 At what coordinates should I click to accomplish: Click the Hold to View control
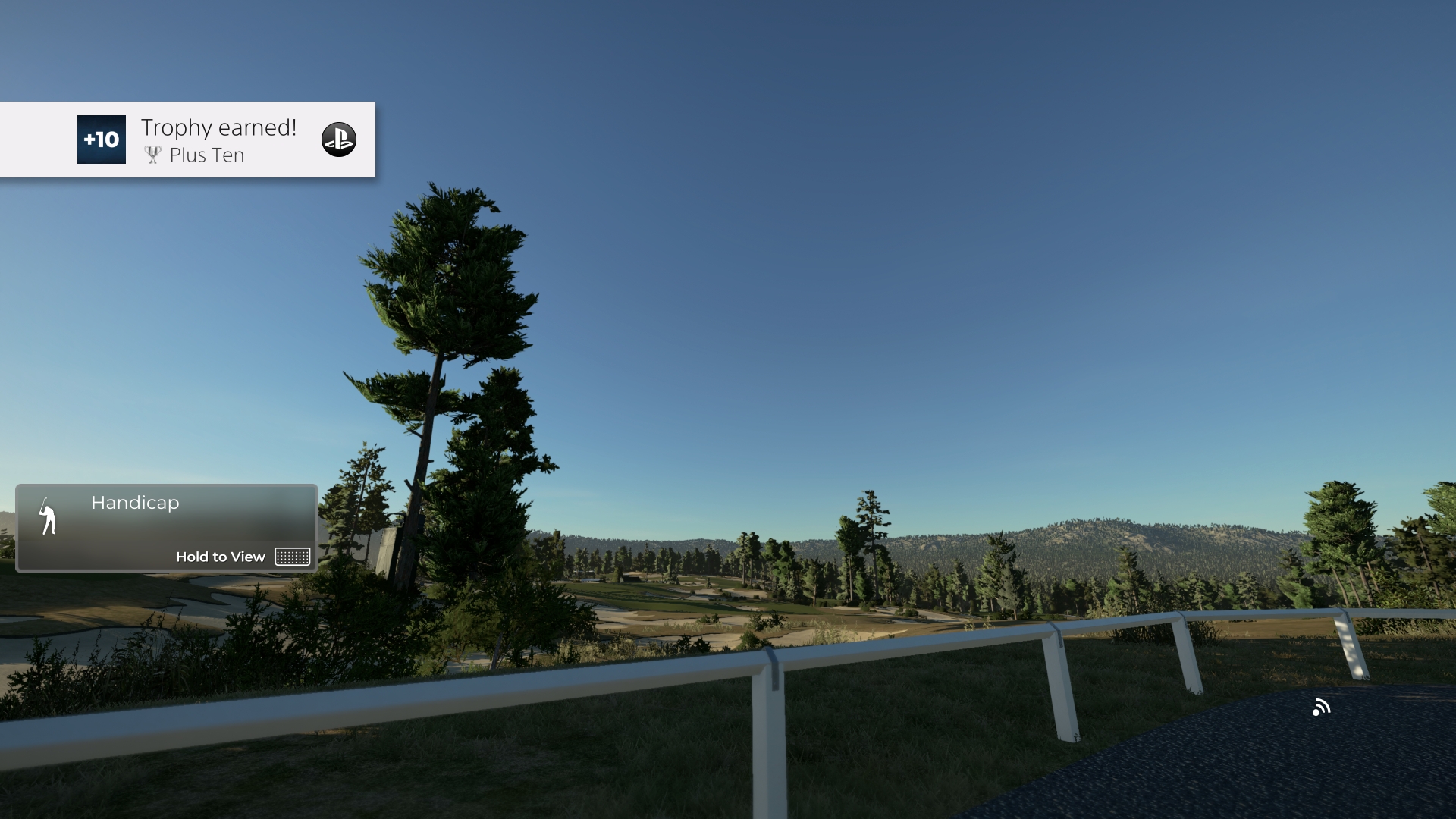click(x=221, y=556)
